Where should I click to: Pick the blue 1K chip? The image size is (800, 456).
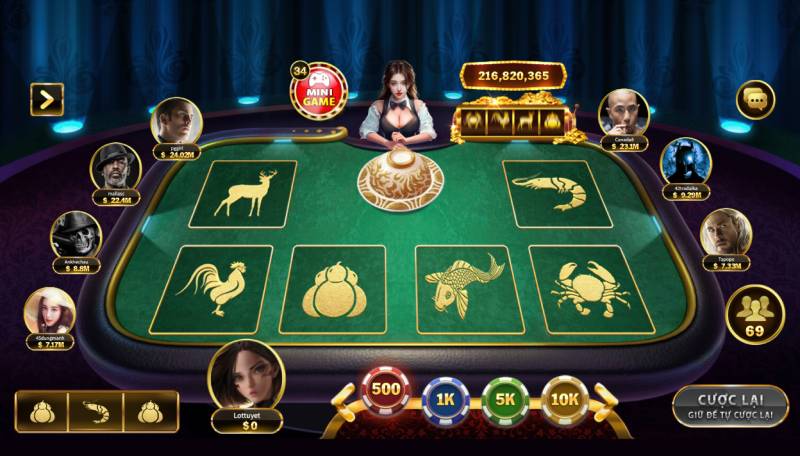445,400
